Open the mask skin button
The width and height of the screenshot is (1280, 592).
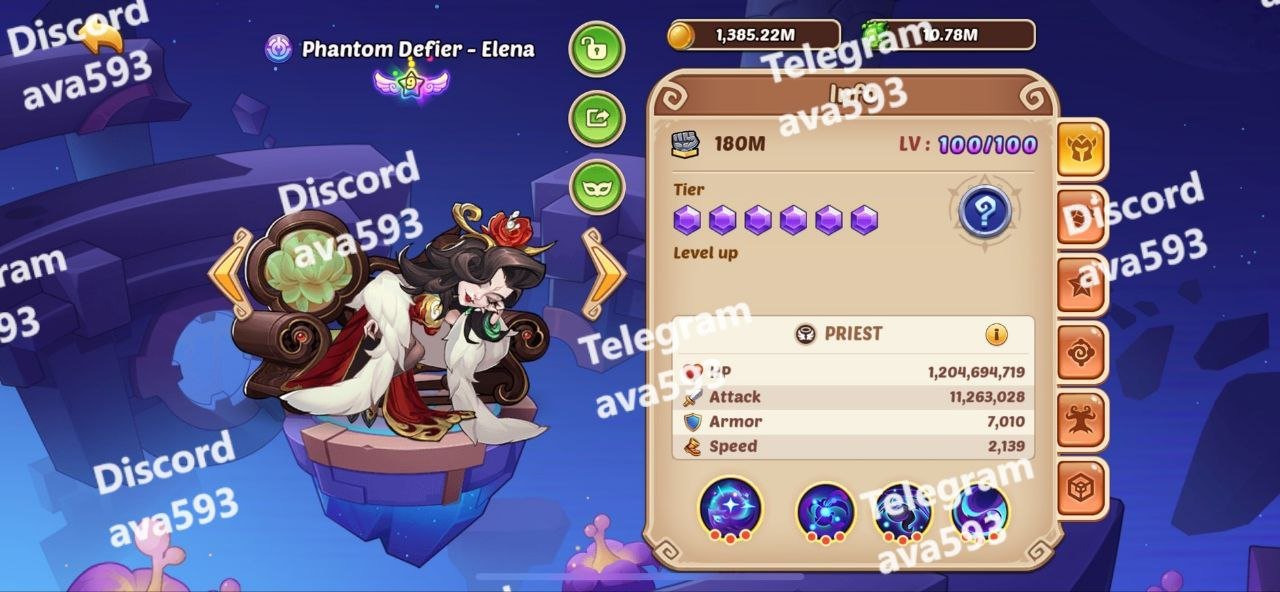coord(597,187)
